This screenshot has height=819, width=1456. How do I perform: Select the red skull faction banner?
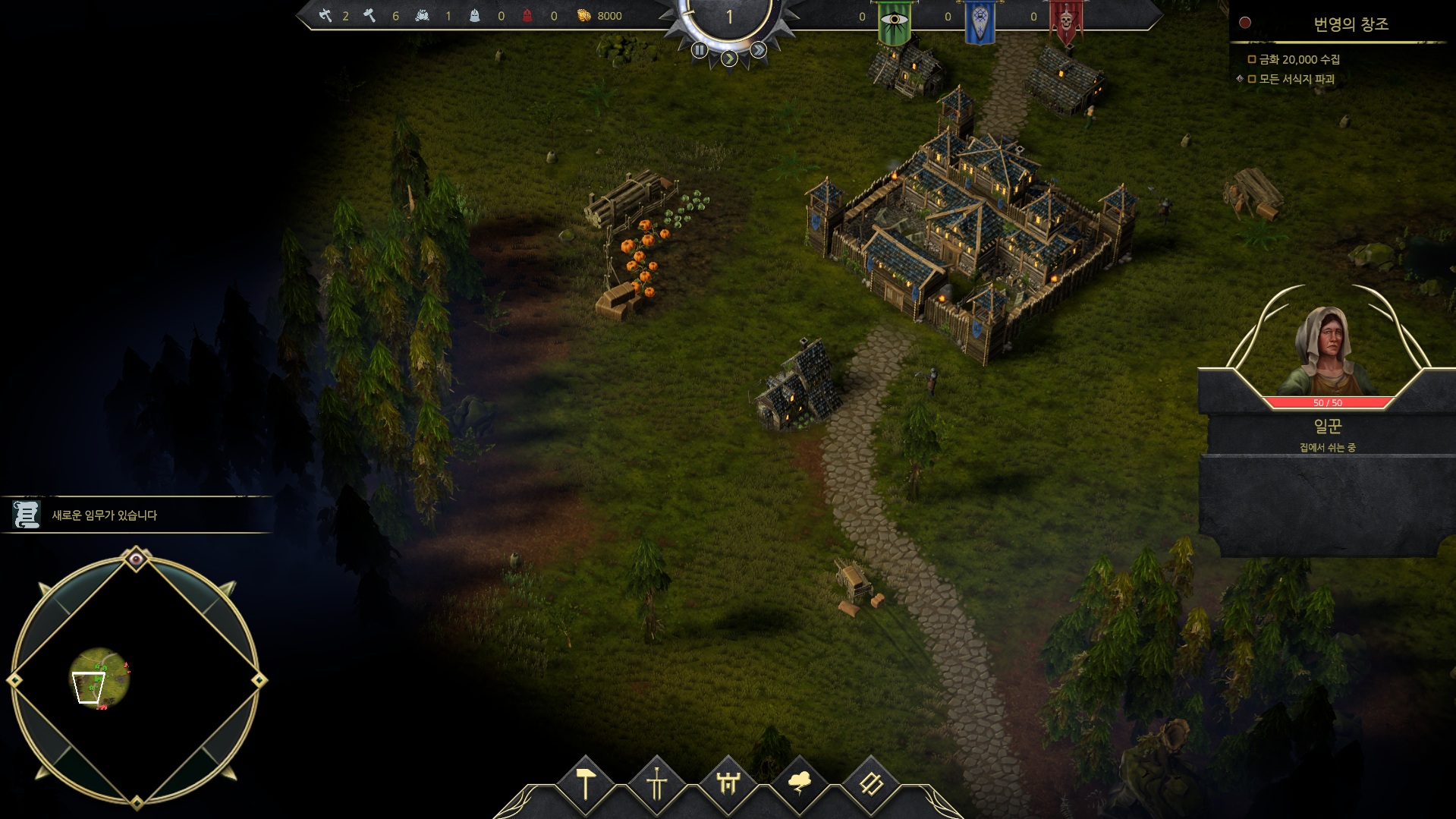(x=1066, y=21)
